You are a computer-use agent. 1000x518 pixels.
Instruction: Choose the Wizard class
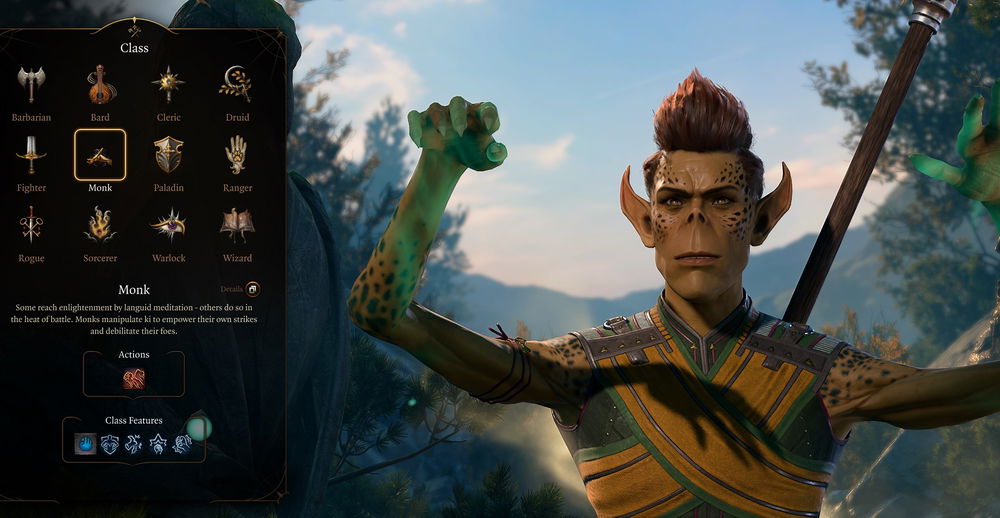point(237,226)
